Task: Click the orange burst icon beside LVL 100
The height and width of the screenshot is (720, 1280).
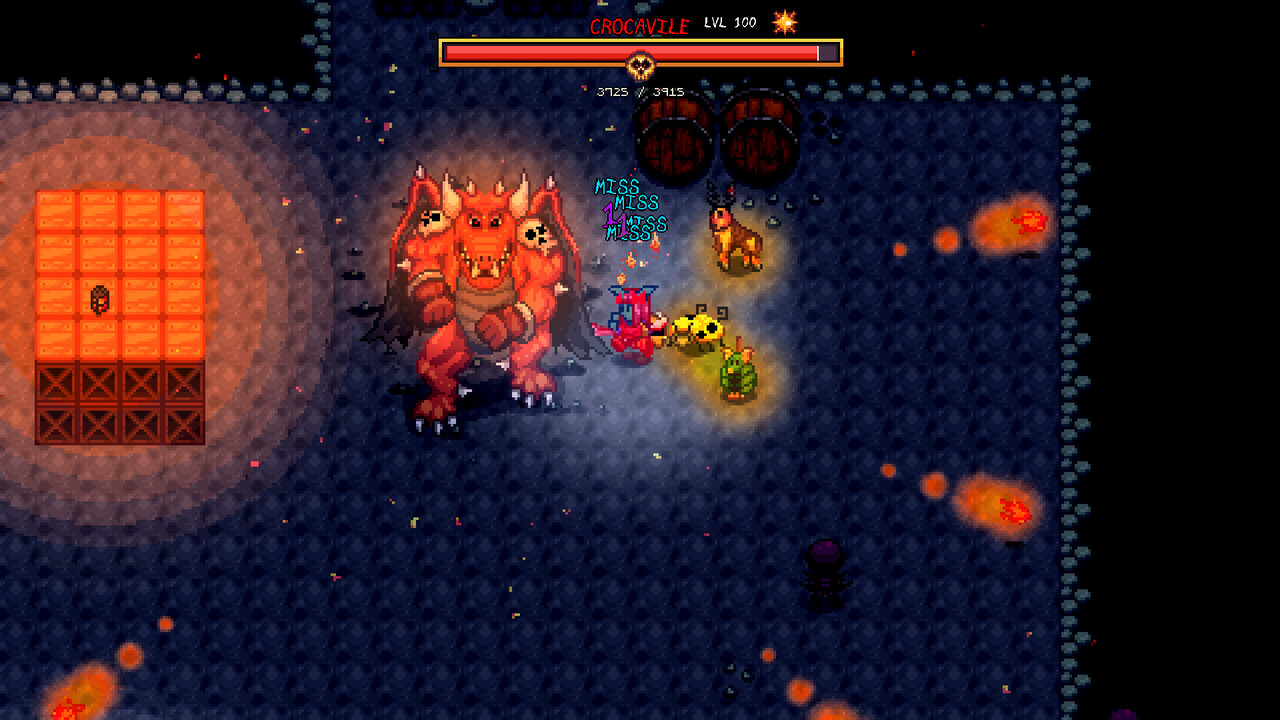Action: point(786,22)
